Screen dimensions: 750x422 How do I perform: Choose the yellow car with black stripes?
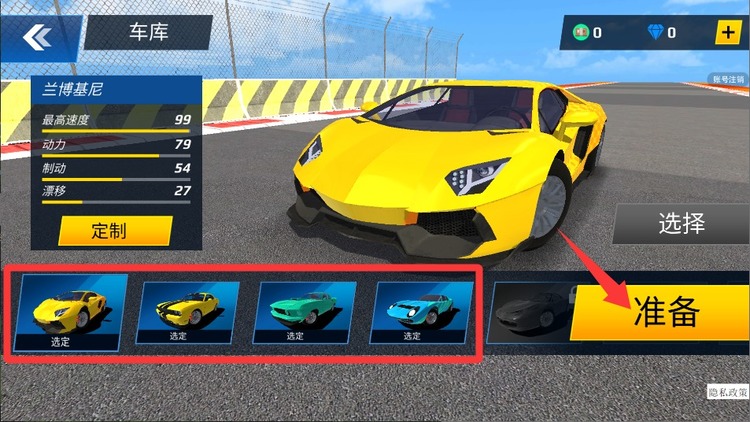pos(188,310)
